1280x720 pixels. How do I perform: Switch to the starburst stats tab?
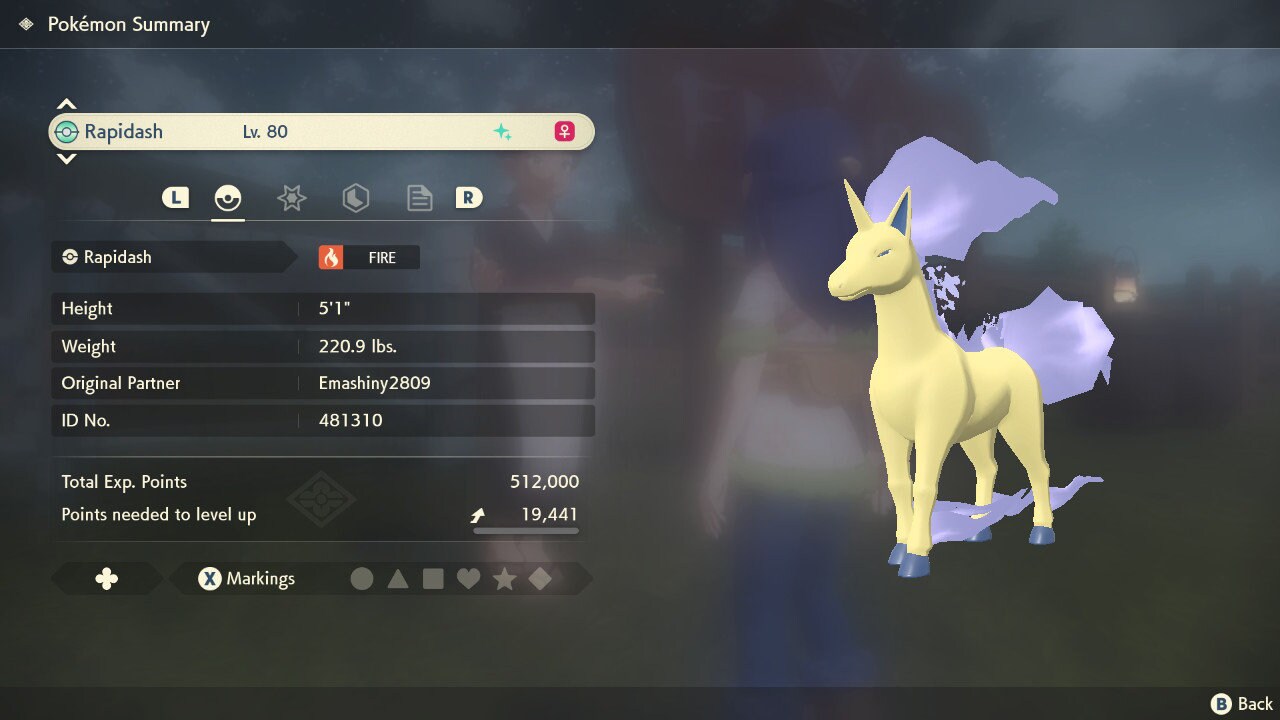291,198
